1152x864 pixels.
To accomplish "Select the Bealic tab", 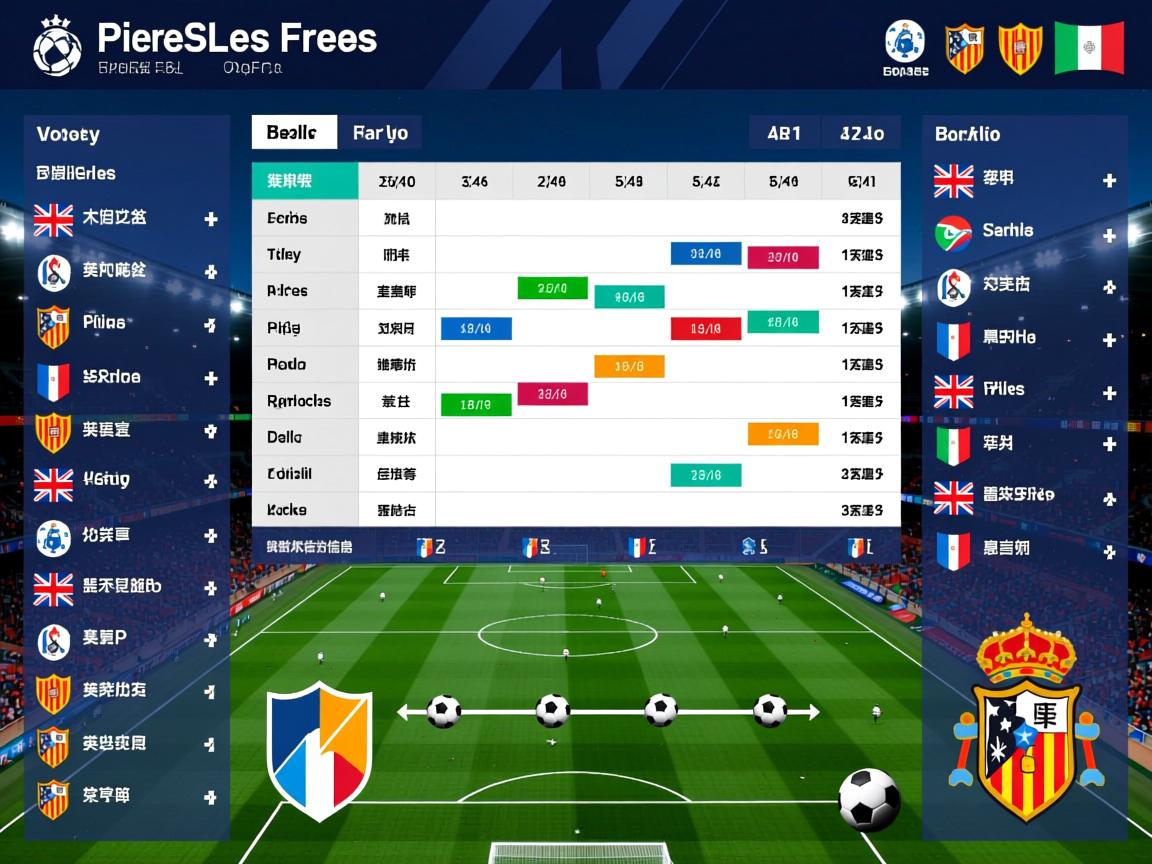I will (x=292, y=133).
